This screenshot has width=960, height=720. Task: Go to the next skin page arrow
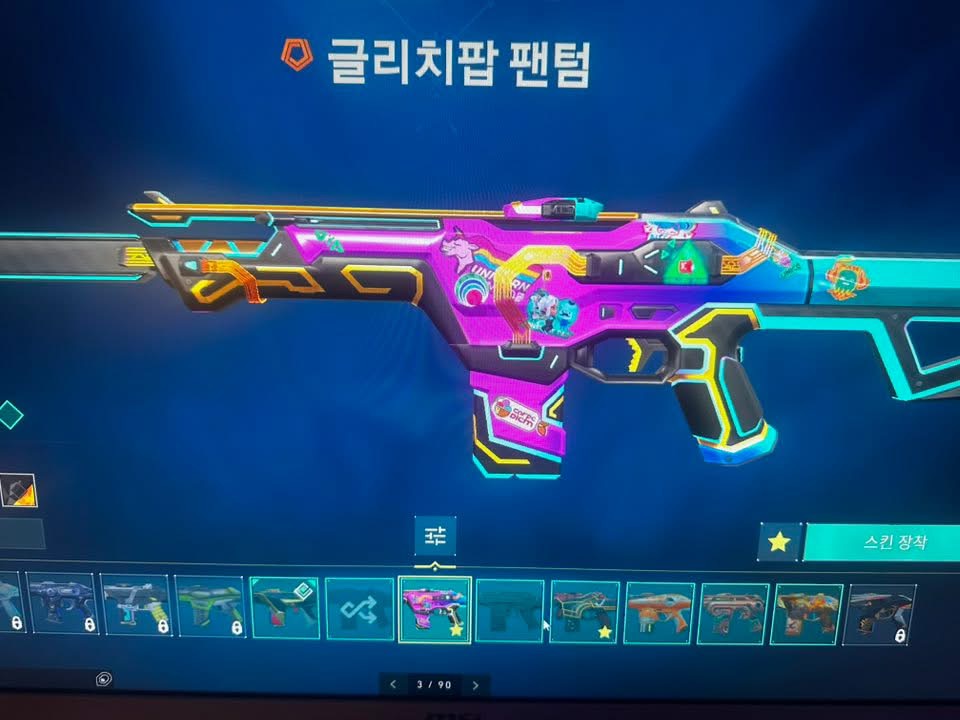coord(476,685)
